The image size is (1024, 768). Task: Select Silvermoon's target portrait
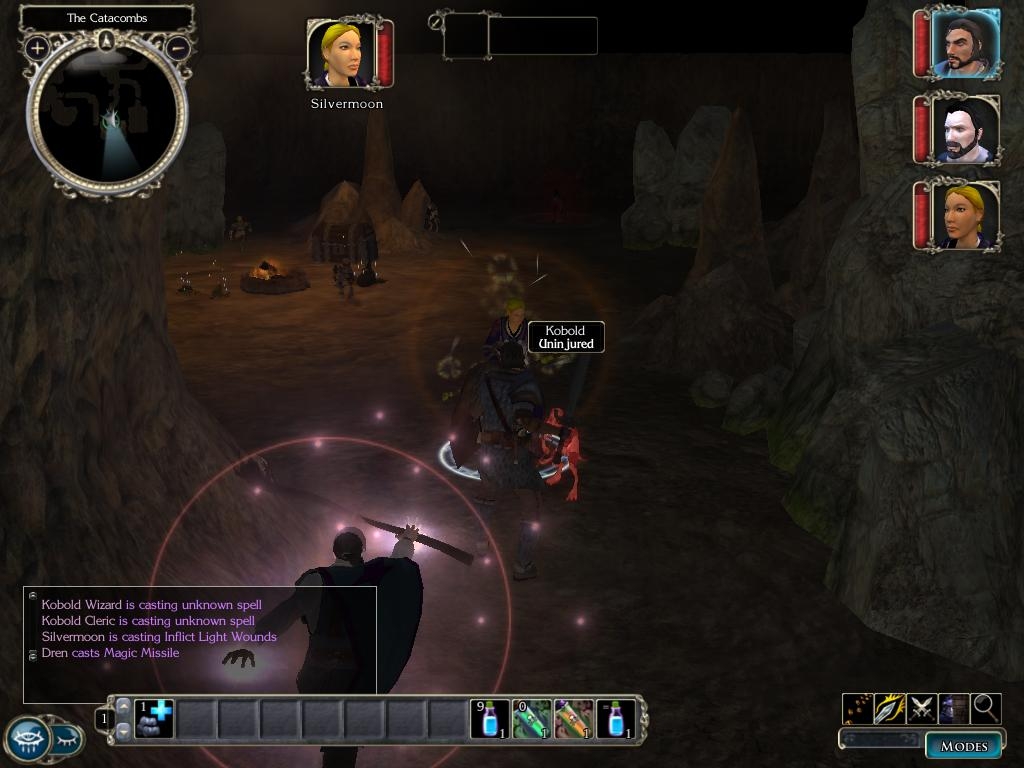(343, 54)
